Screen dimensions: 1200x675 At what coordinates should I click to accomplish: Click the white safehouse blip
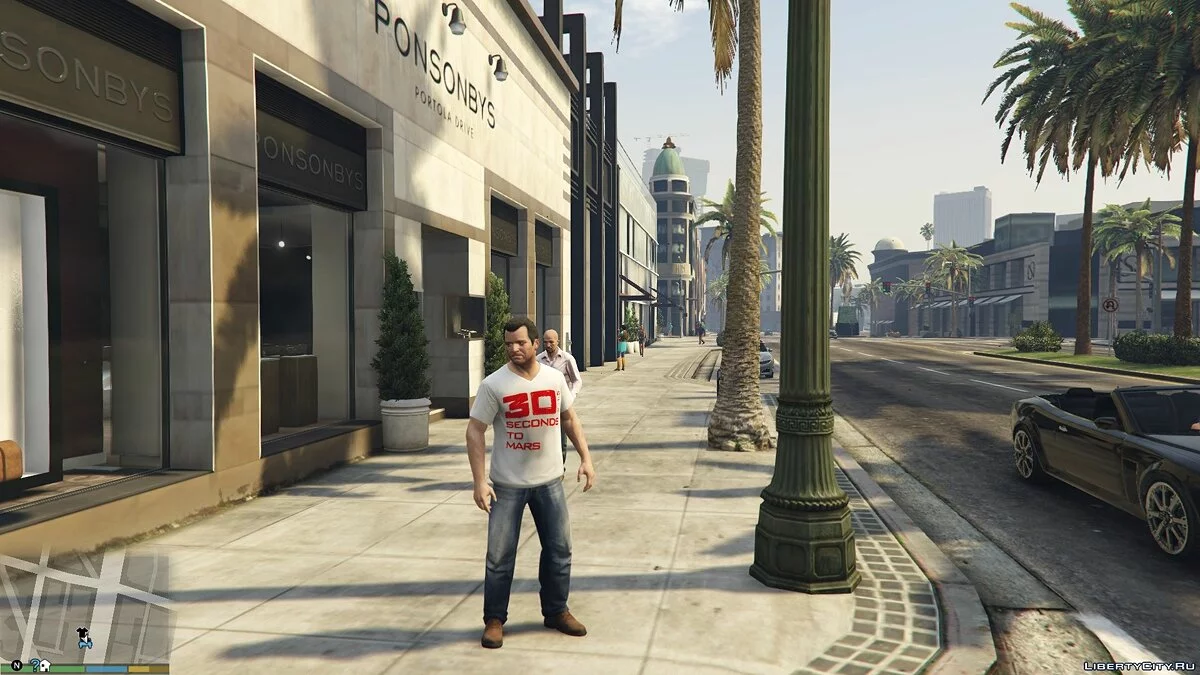45,664
